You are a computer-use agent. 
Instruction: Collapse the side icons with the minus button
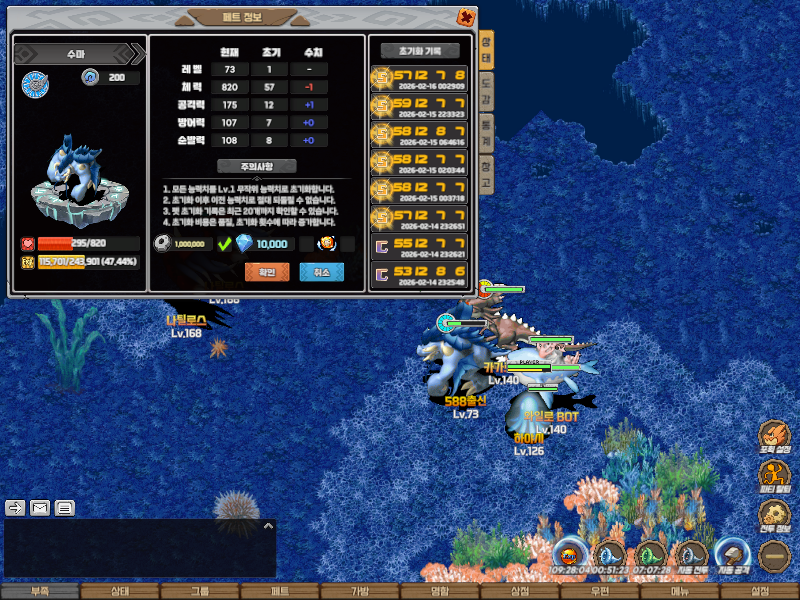[774, 555]
